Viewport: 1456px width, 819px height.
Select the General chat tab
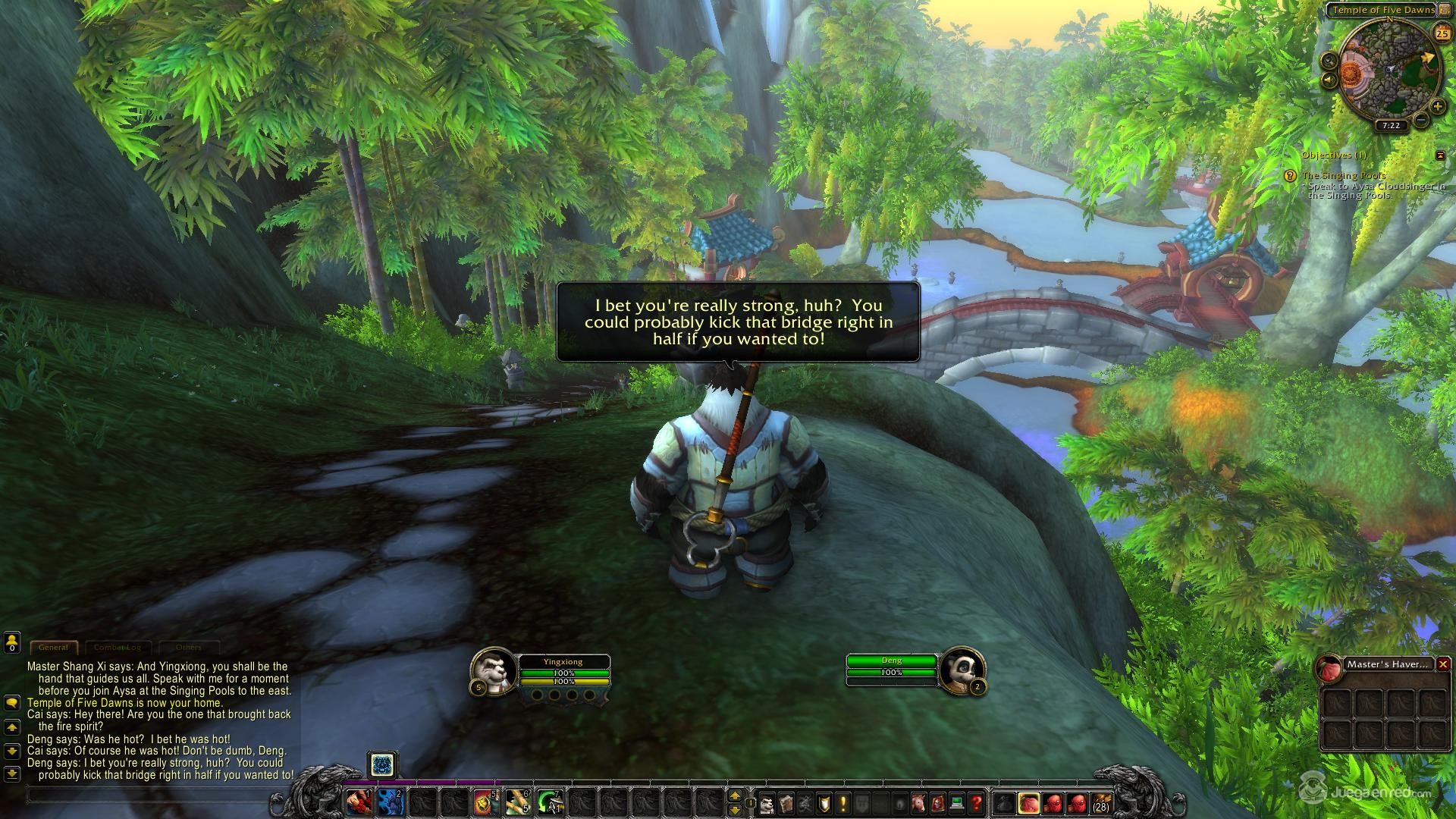pyautogui.click(x=53, y=648)
